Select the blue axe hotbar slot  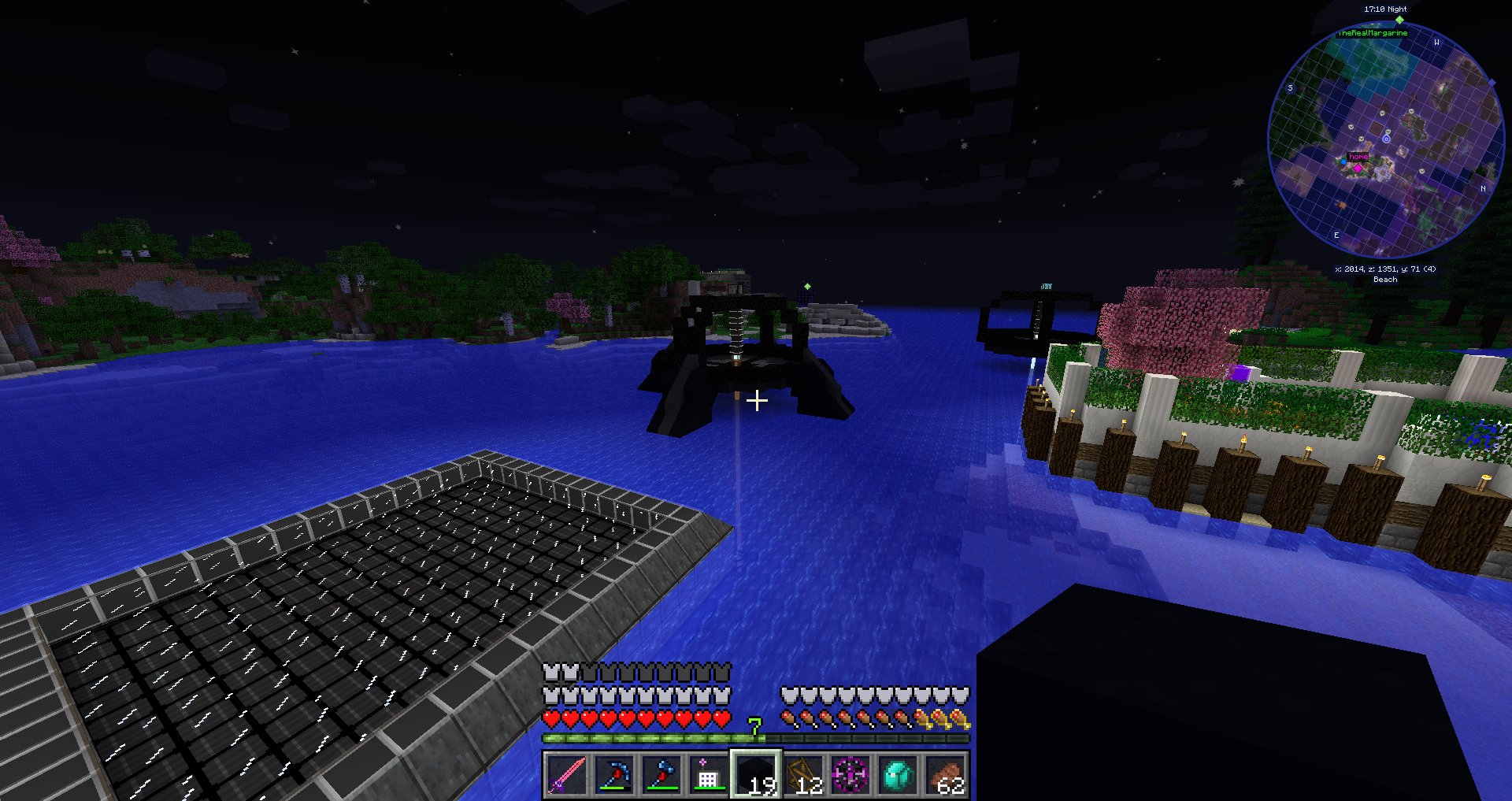pyautogui.click(x=661, y=775)
